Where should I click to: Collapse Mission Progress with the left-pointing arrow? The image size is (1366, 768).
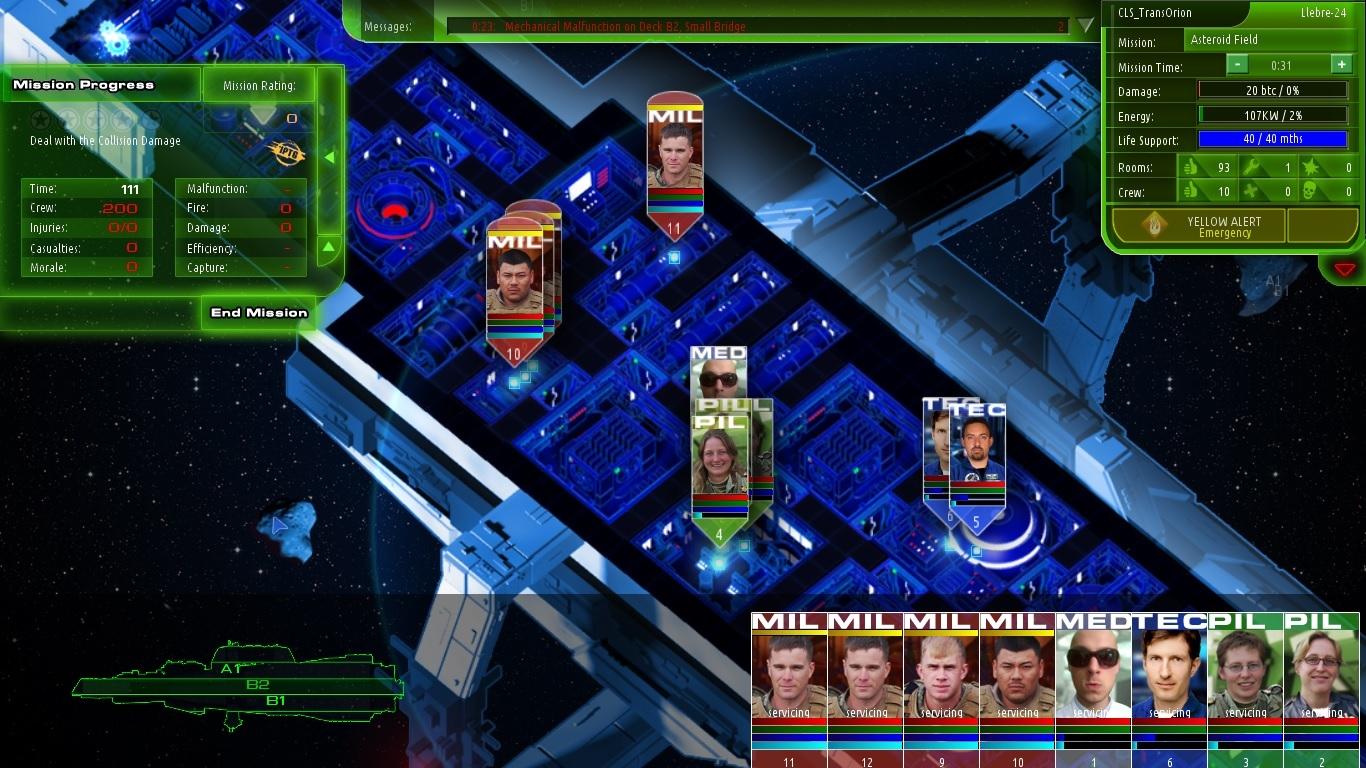click(328, 156)
